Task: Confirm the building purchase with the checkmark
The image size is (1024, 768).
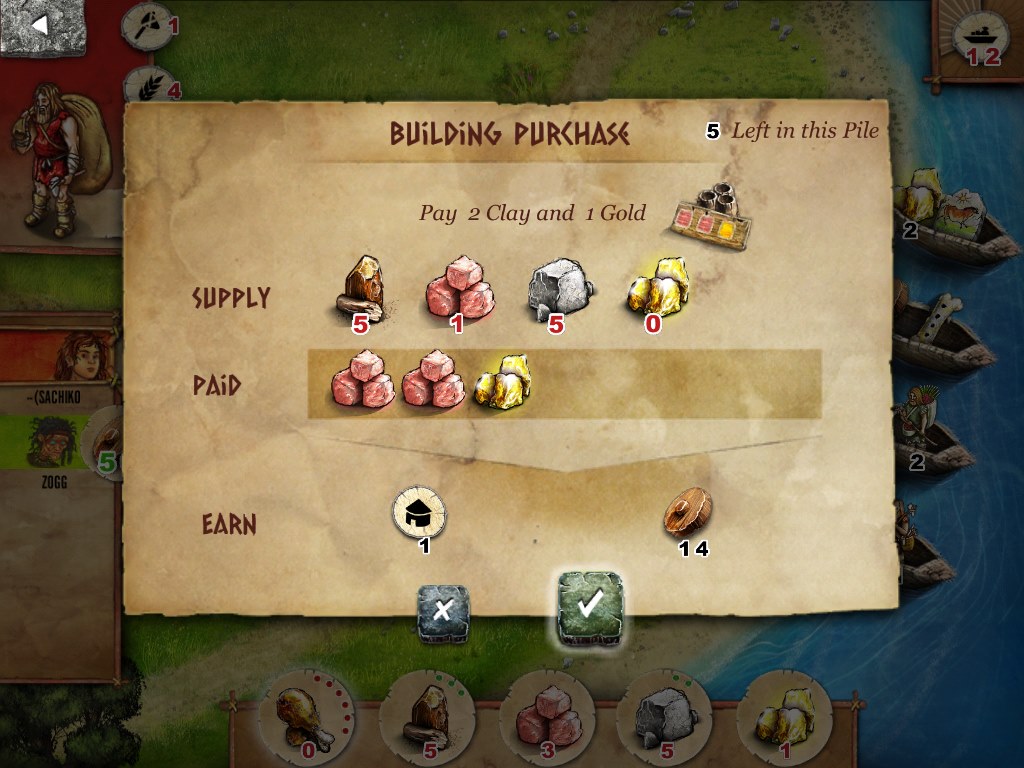Action: pos(590,604)
